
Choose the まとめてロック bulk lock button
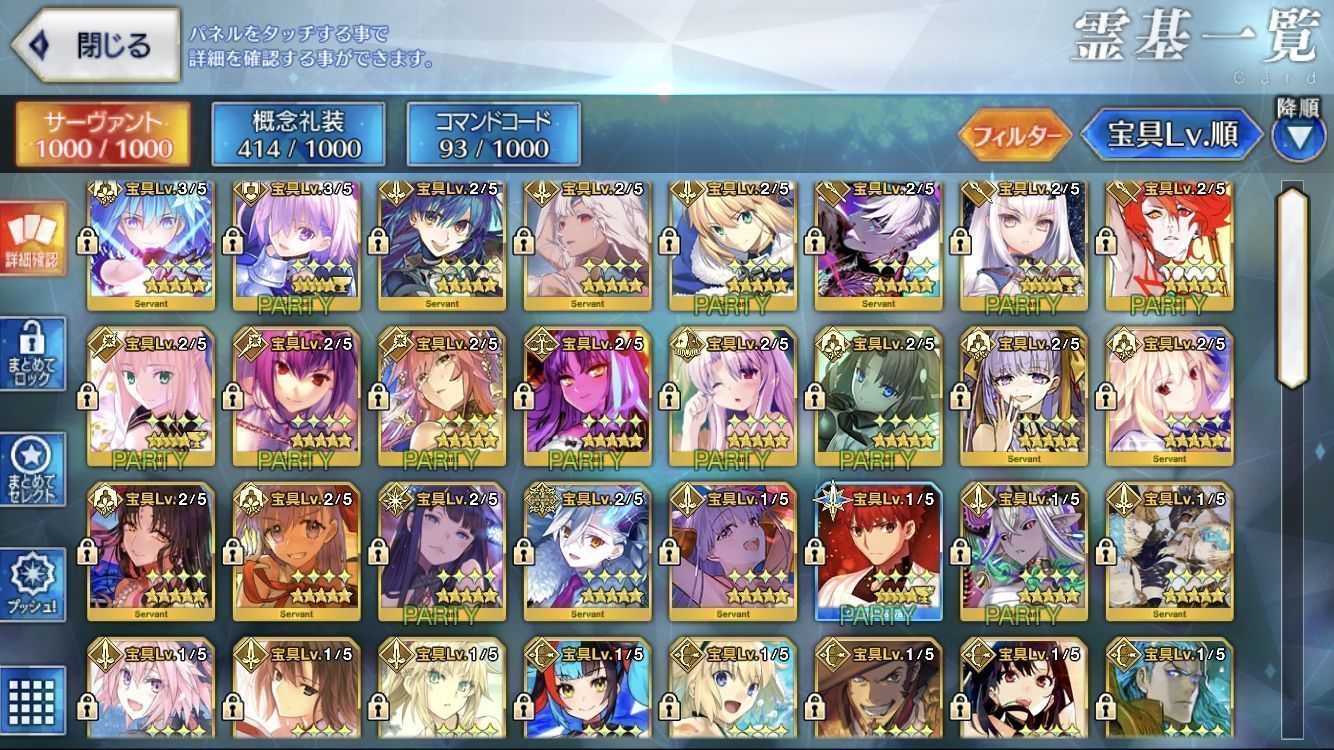coord(33,355)
